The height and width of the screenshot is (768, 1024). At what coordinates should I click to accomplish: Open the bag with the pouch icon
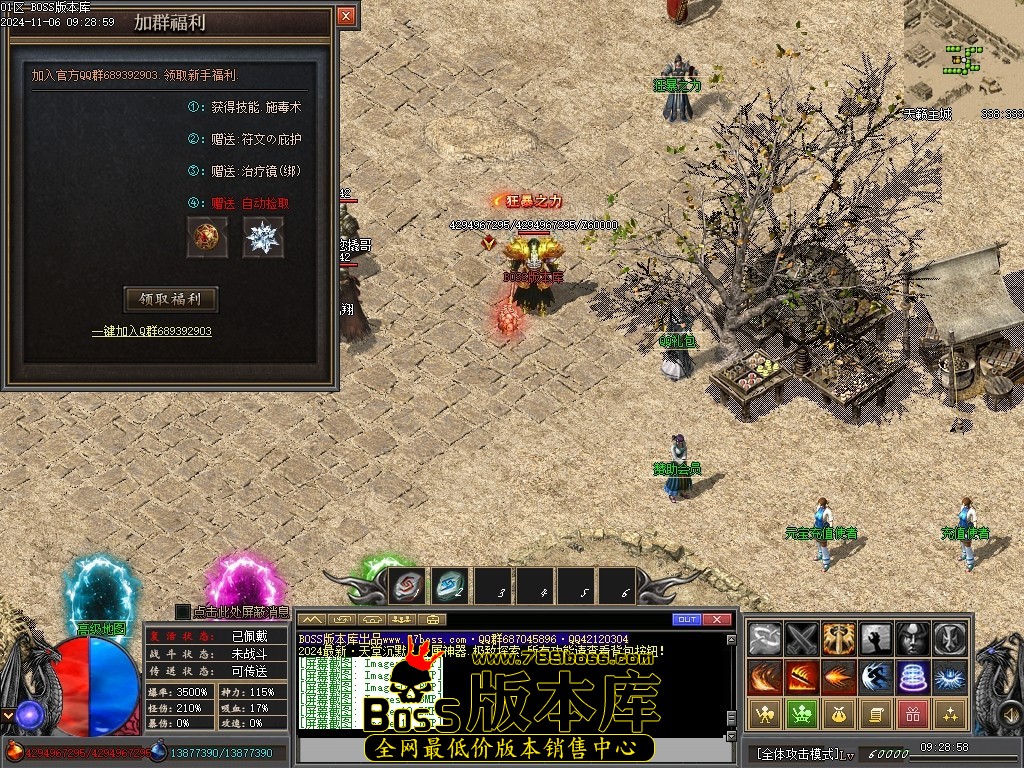pyautogui.click(x=839, y=714)
